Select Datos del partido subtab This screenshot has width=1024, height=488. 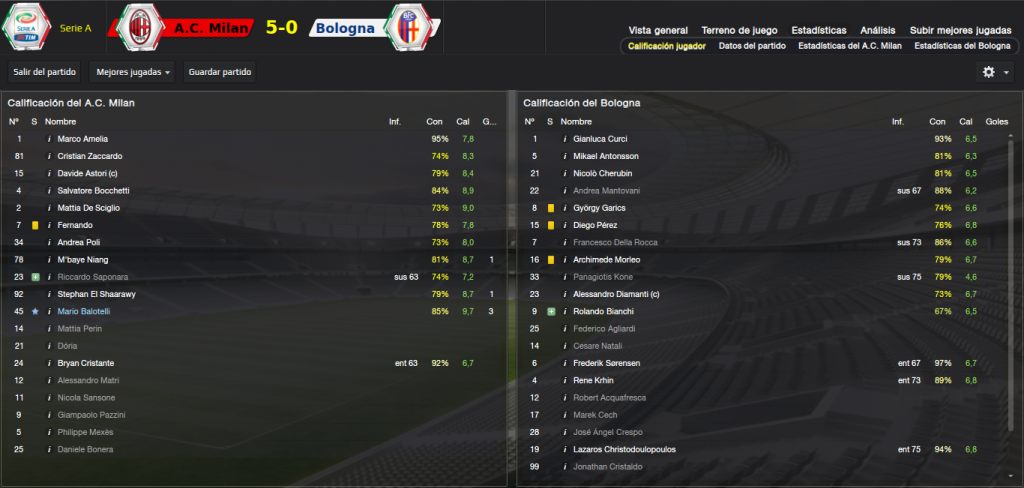click(x=752, y=46)
